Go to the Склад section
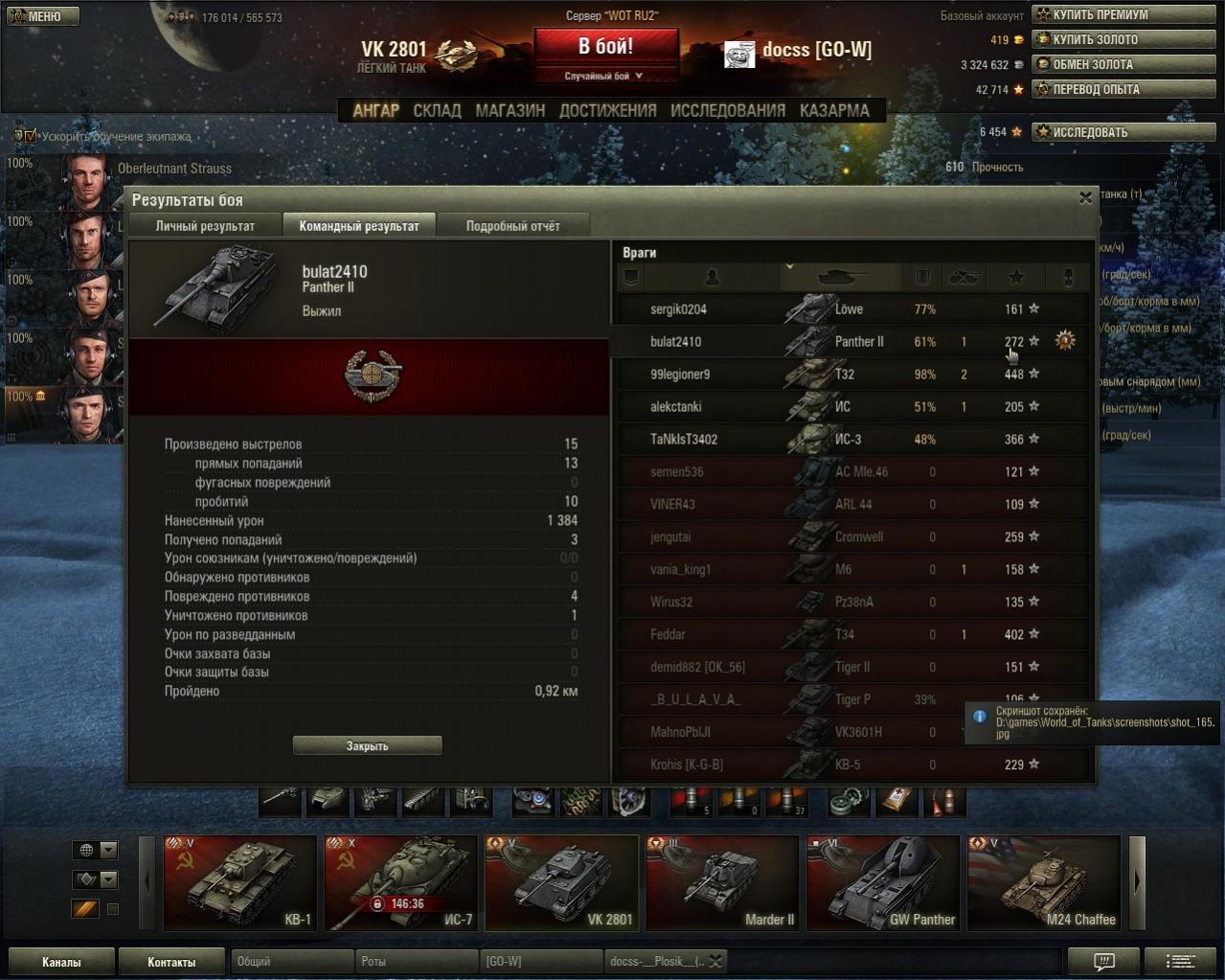The height and width of the screenshot is (980, 1225). [x=437, y=110]
